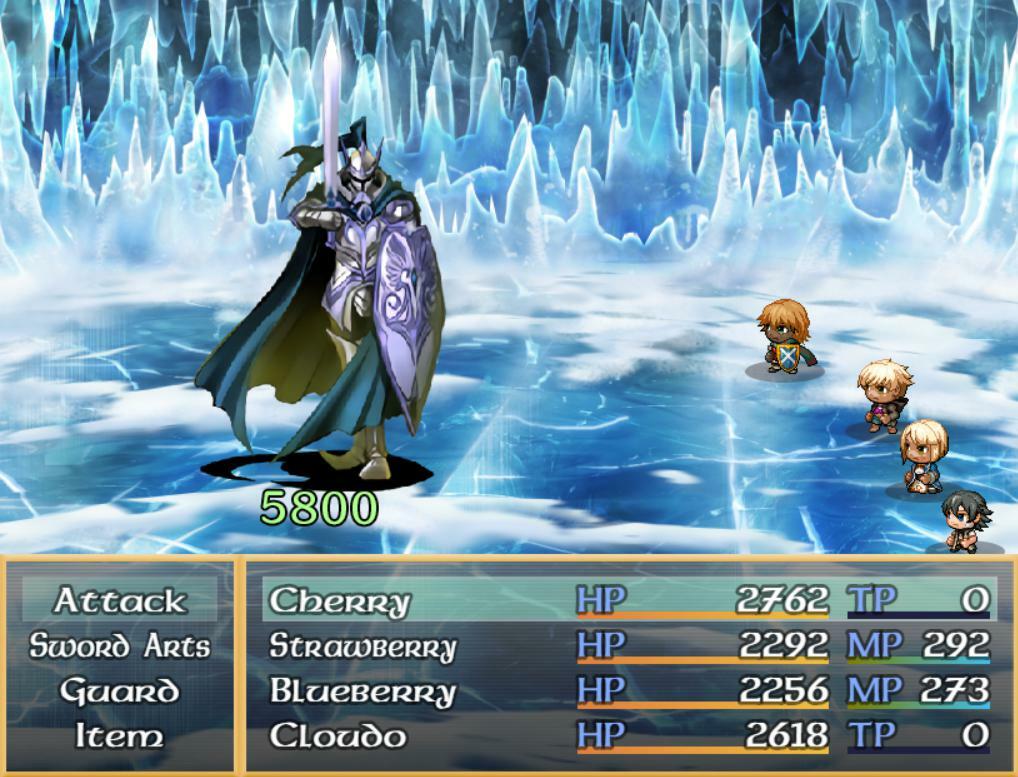Open the Sword Arts menu
The width and height of the screenshot is (1018, 777).
(119, 646)
